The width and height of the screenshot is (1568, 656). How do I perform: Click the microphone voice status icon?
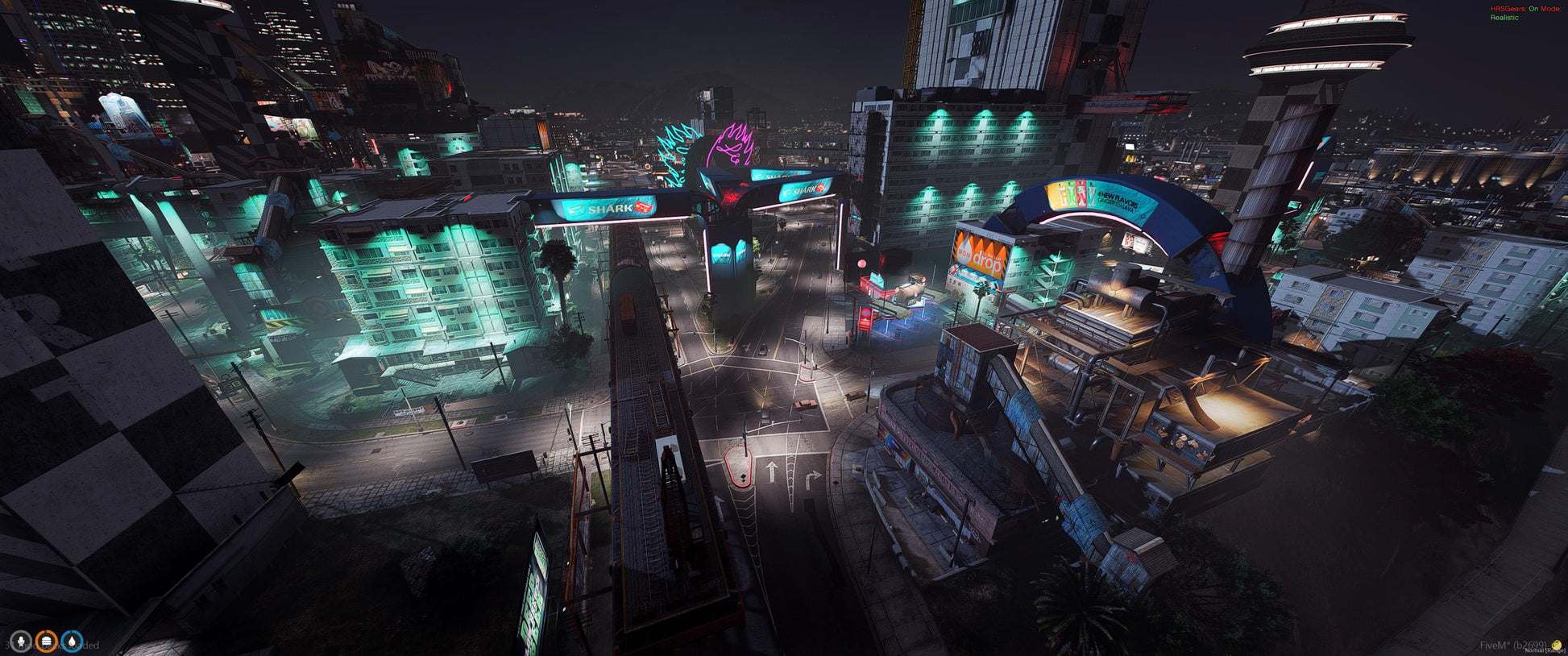coord(20,641)
